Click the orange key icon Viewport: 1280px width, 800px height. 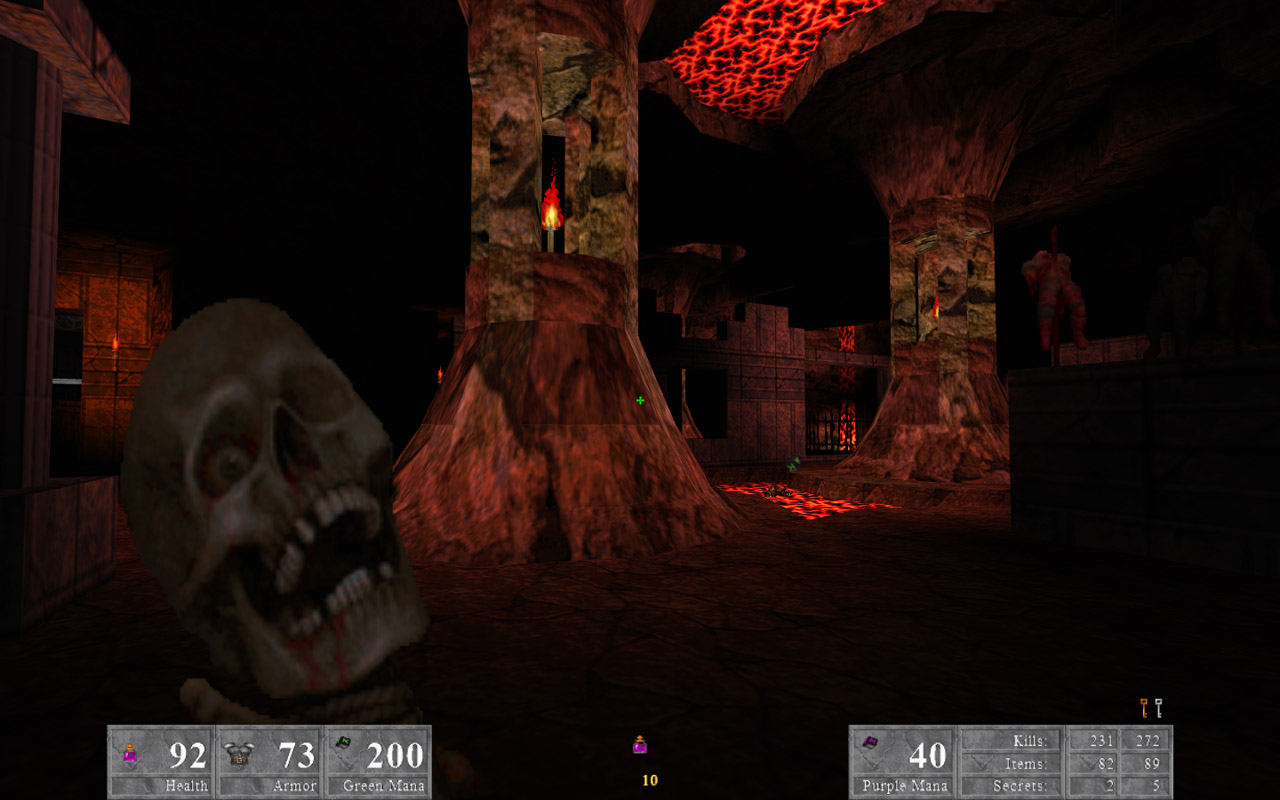1144,708
